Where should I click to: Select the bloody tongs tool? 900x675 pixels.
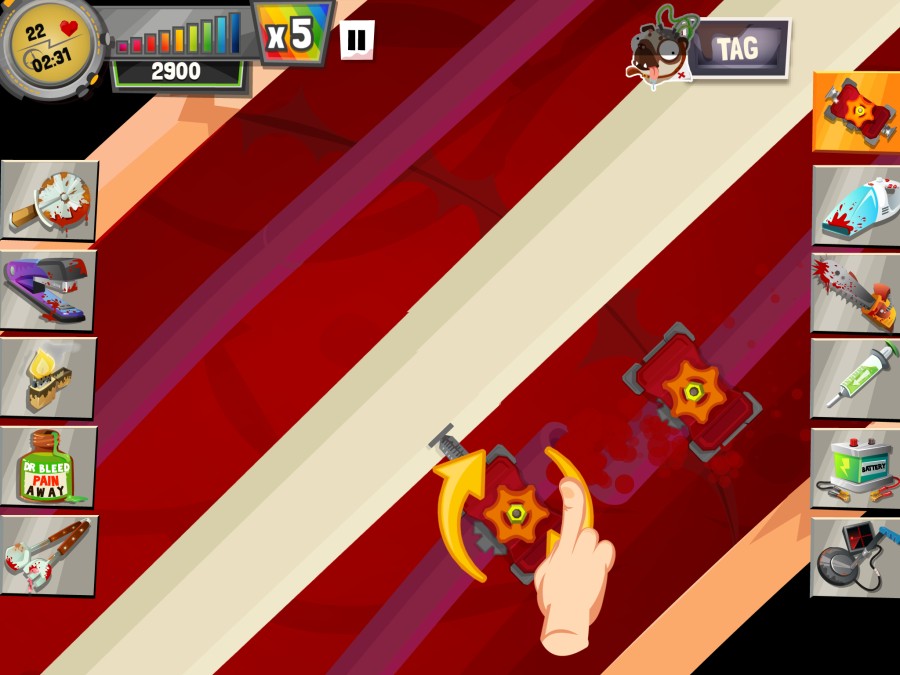pyautogui.click(x=49, y=554)
